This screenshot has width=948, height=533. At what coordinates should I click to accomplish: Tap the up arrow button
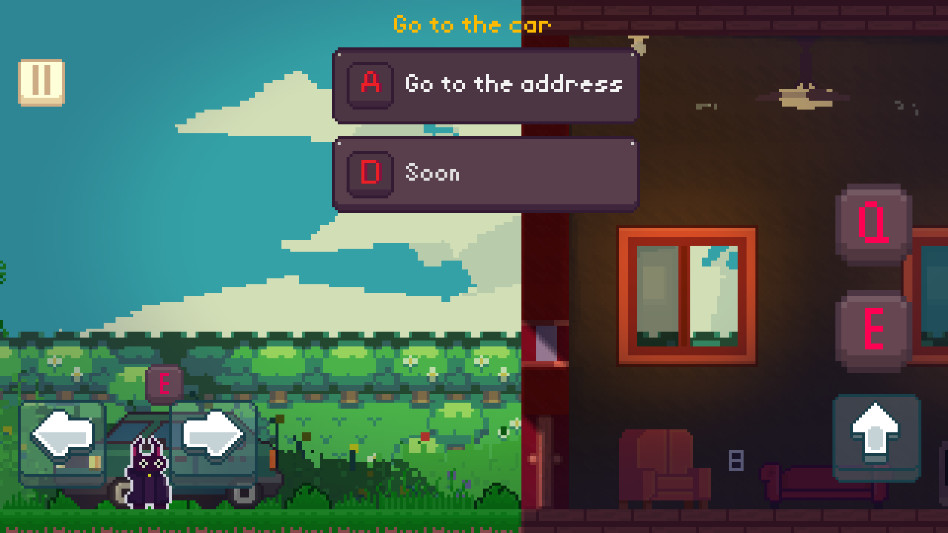point(876,436)
